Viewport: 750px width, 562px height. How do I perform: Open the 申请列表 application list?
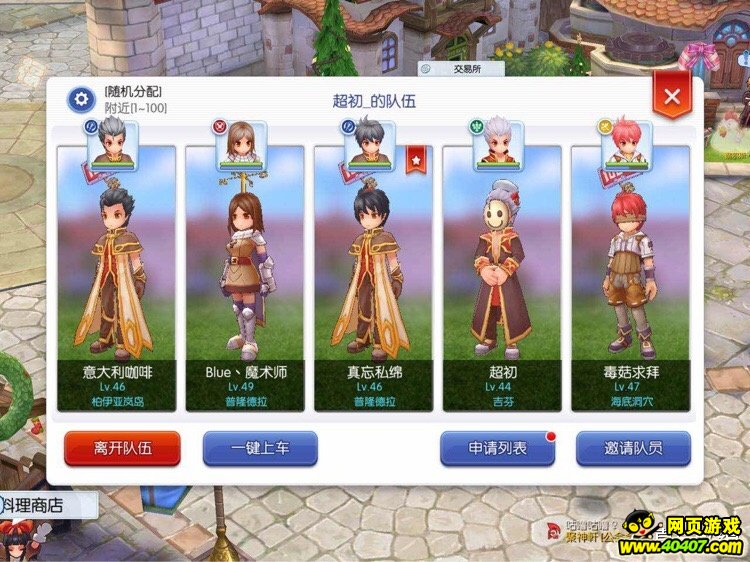point(497,448)
